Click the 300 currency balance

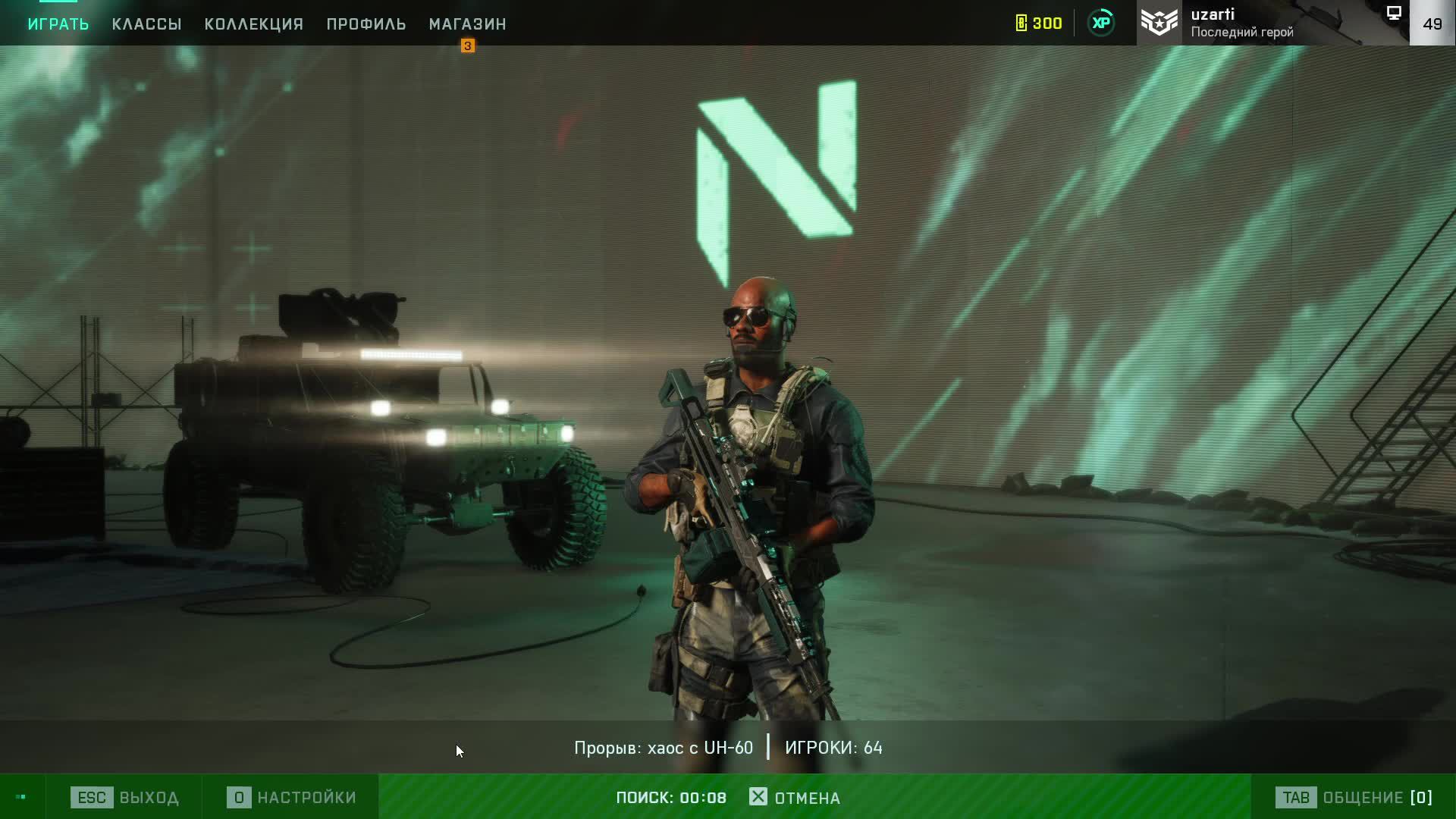tap(1039, 24)
